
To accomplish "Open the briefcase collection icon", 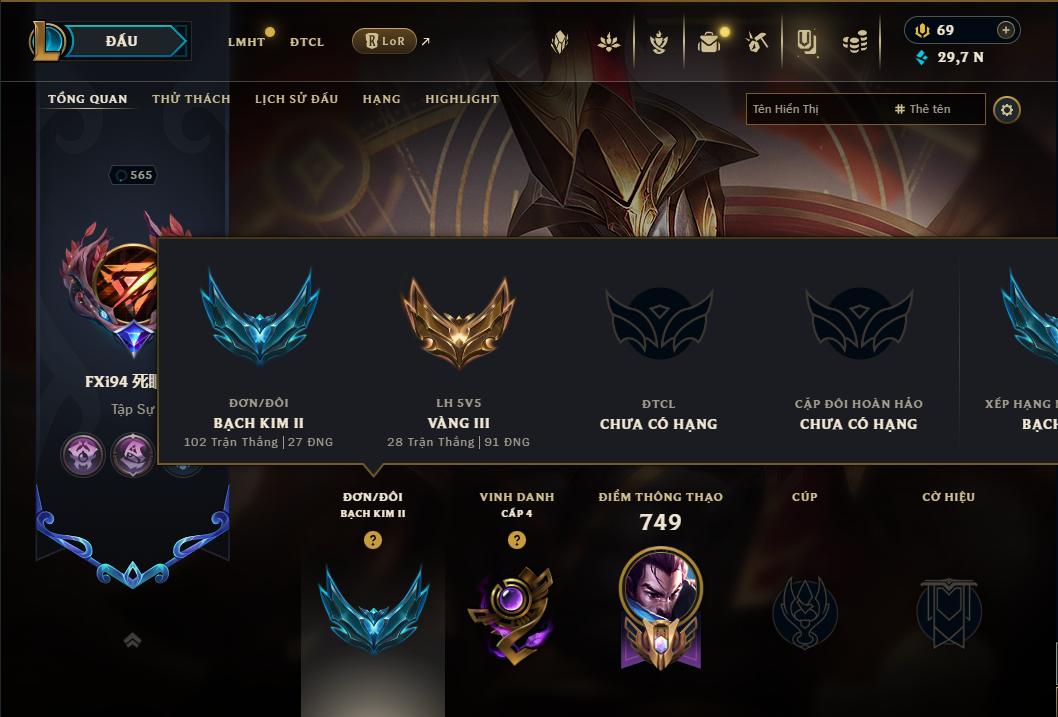I will [709, 42].
